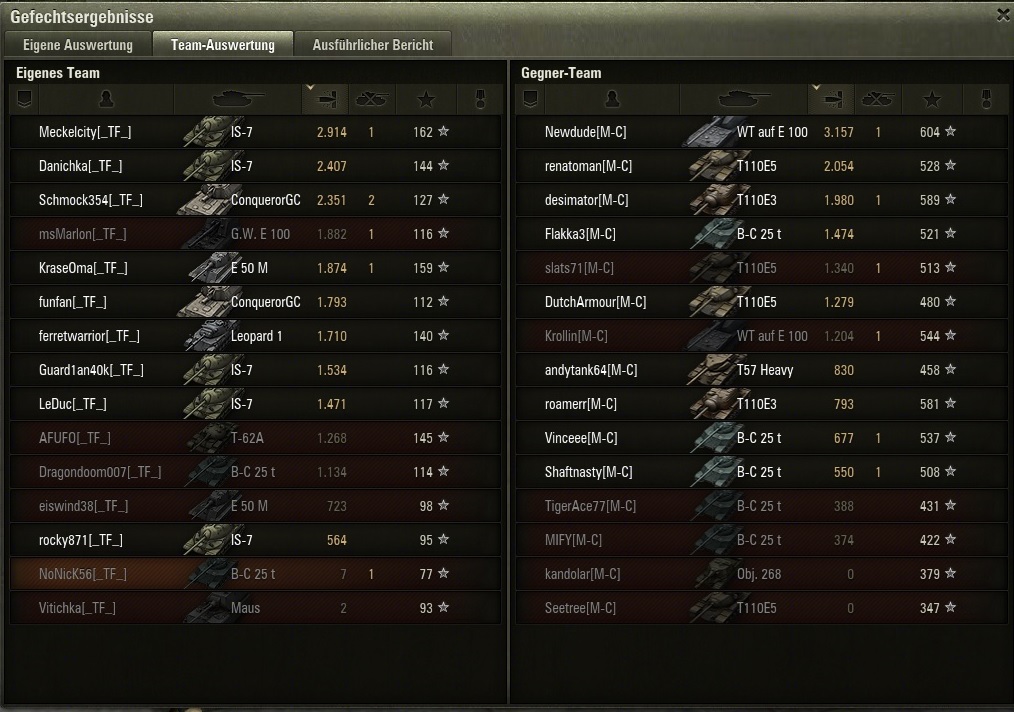Open the Ausführlicher Bericht tab

pyautogui.click(x=372, y=45)
